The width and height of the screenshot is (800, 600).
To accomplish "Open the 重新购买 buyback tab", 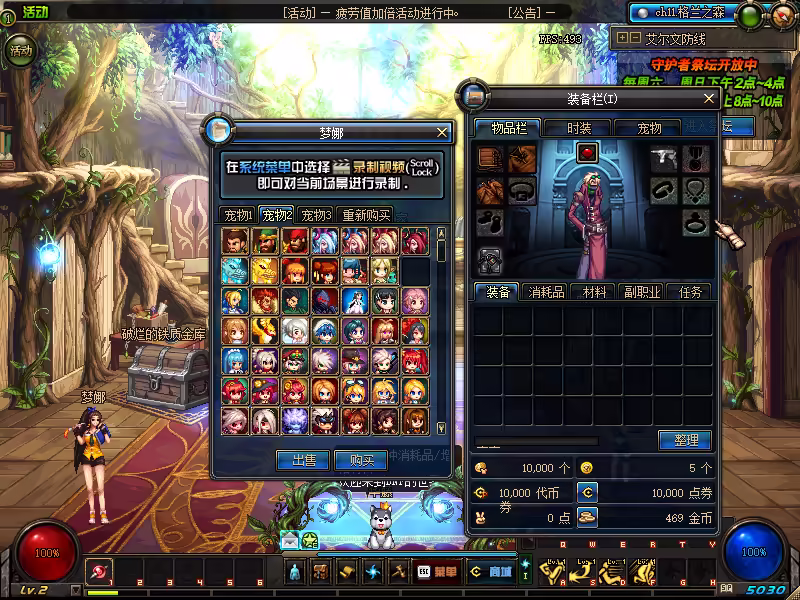I will pyautogui.click(x=365, y=215).
